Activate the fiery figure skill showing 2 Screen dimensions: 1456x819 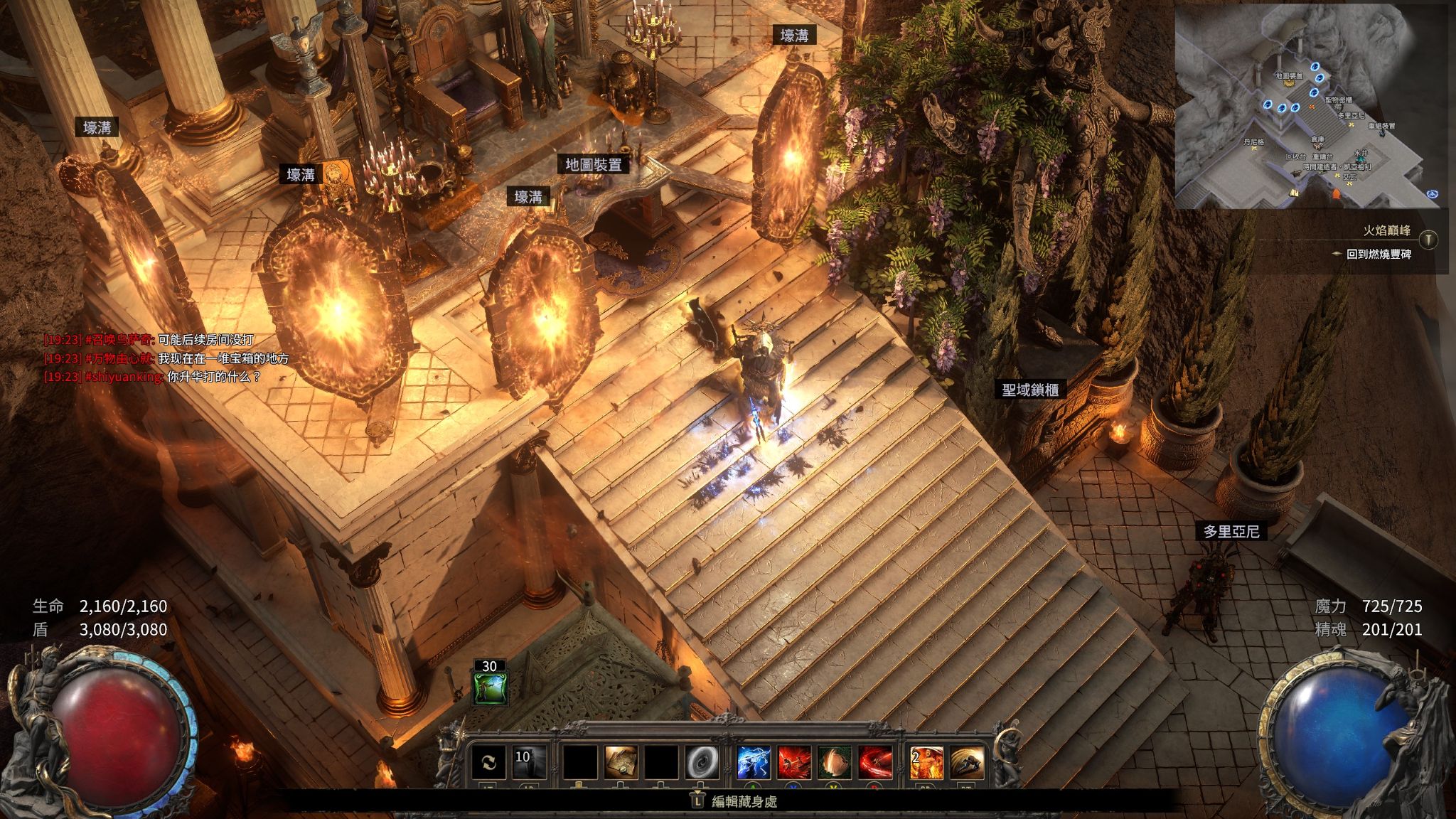pos(927,762)
